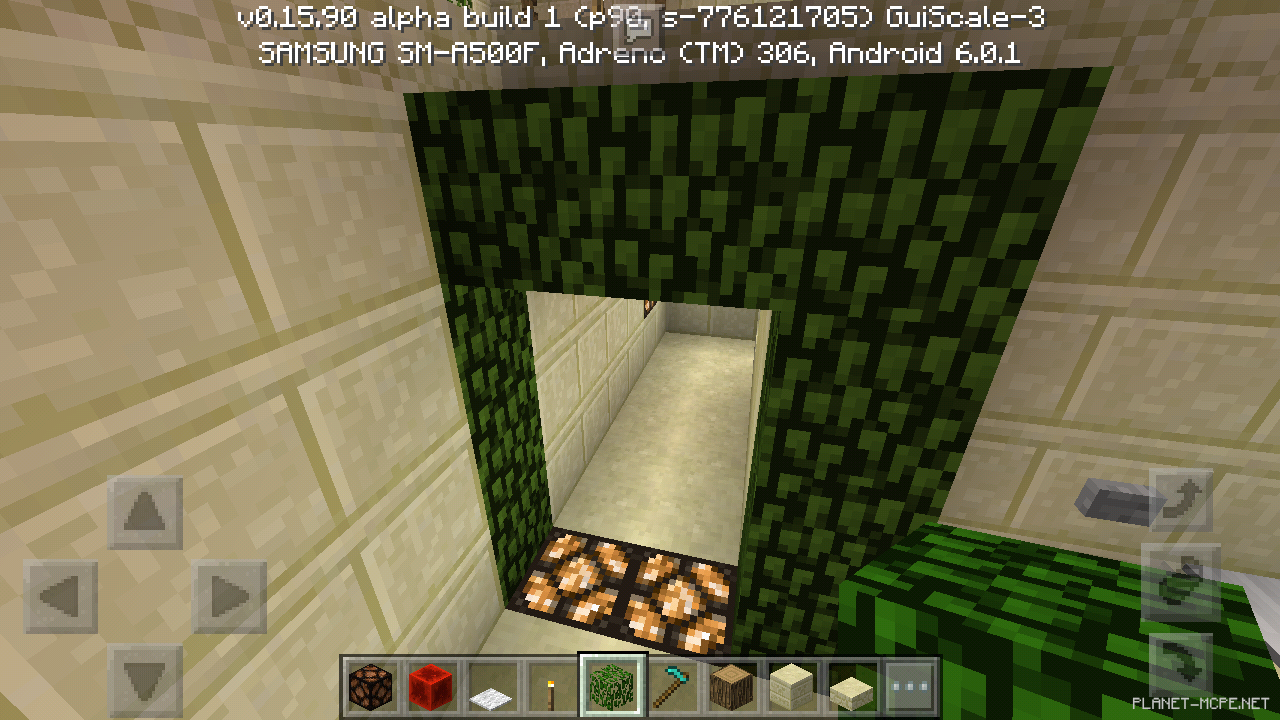
Task: Tap the middle jump control
Action: coord(1180,577)
